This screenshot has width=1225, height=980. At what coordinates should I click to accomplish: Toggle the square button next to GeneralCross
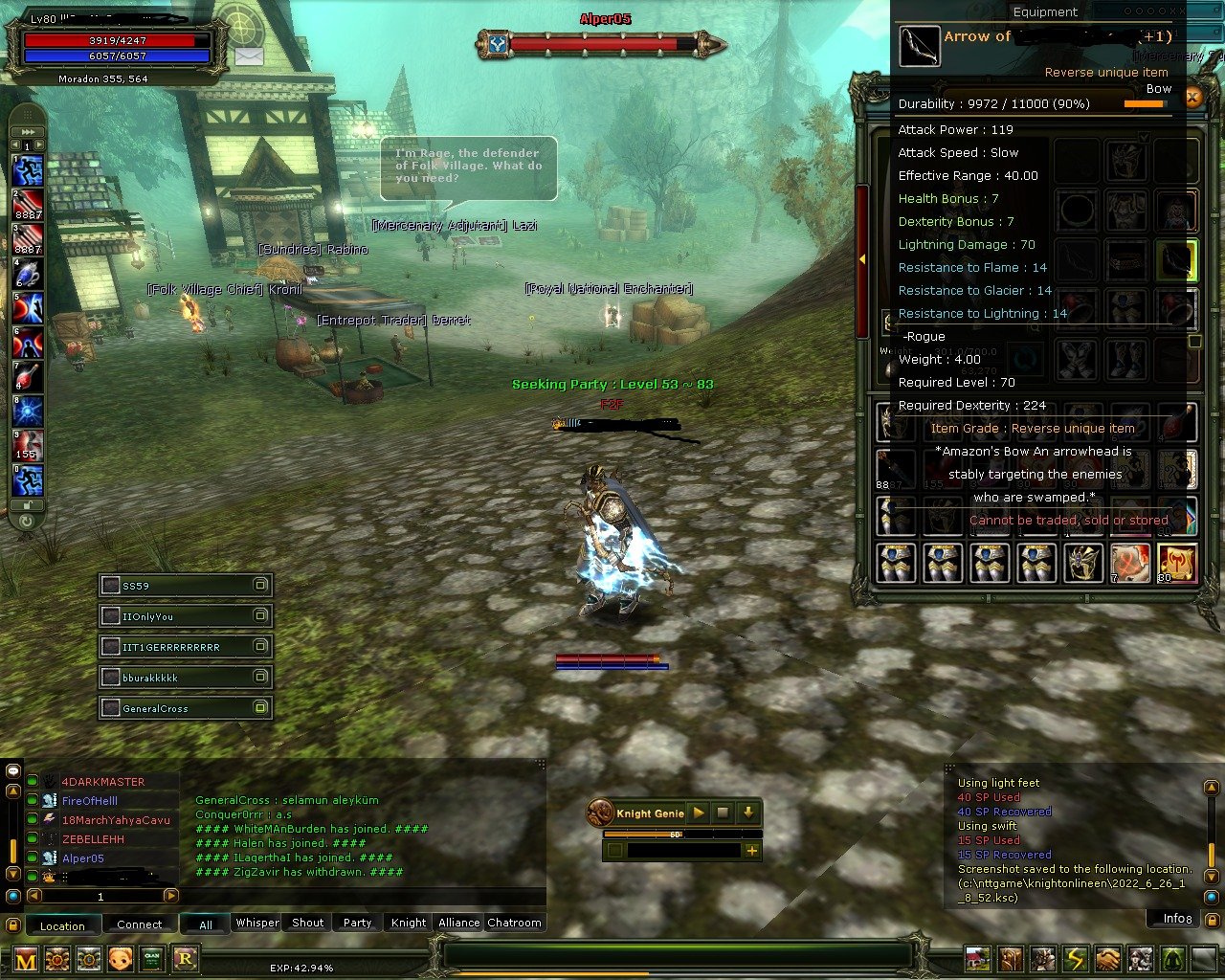(262, 708)
